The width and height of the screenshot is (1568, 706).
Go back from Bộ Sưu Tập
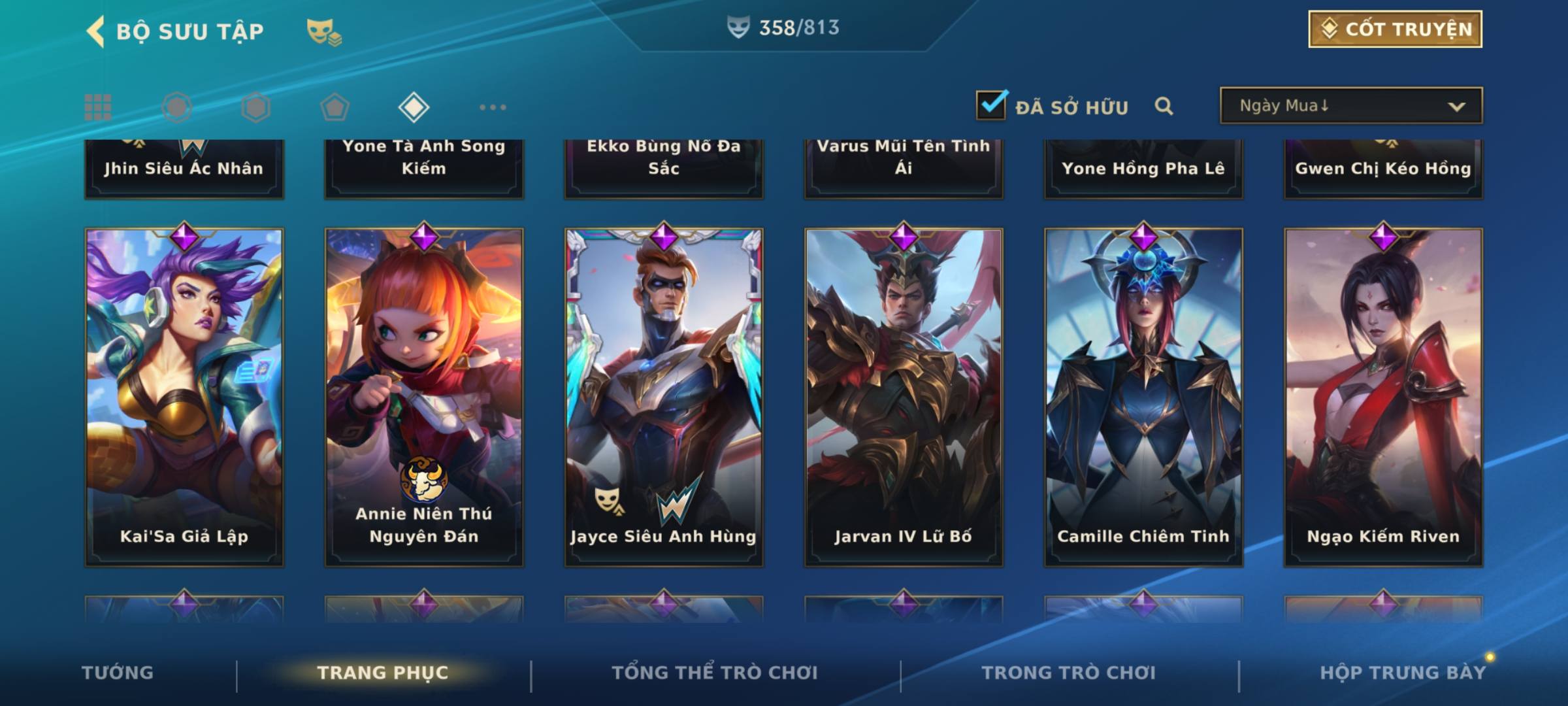96,31
